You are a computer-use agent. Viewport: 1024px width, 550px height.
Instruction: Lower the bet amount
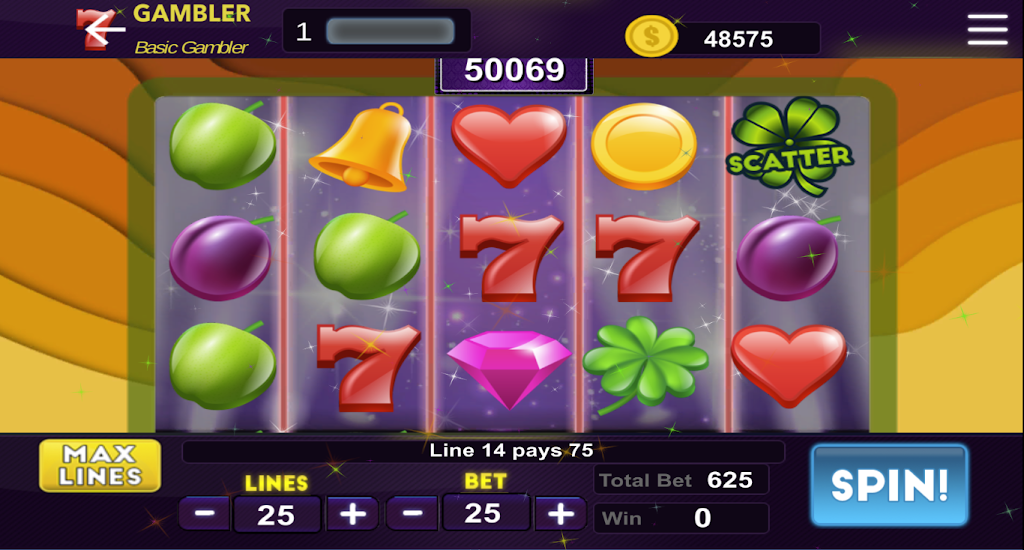412,514
